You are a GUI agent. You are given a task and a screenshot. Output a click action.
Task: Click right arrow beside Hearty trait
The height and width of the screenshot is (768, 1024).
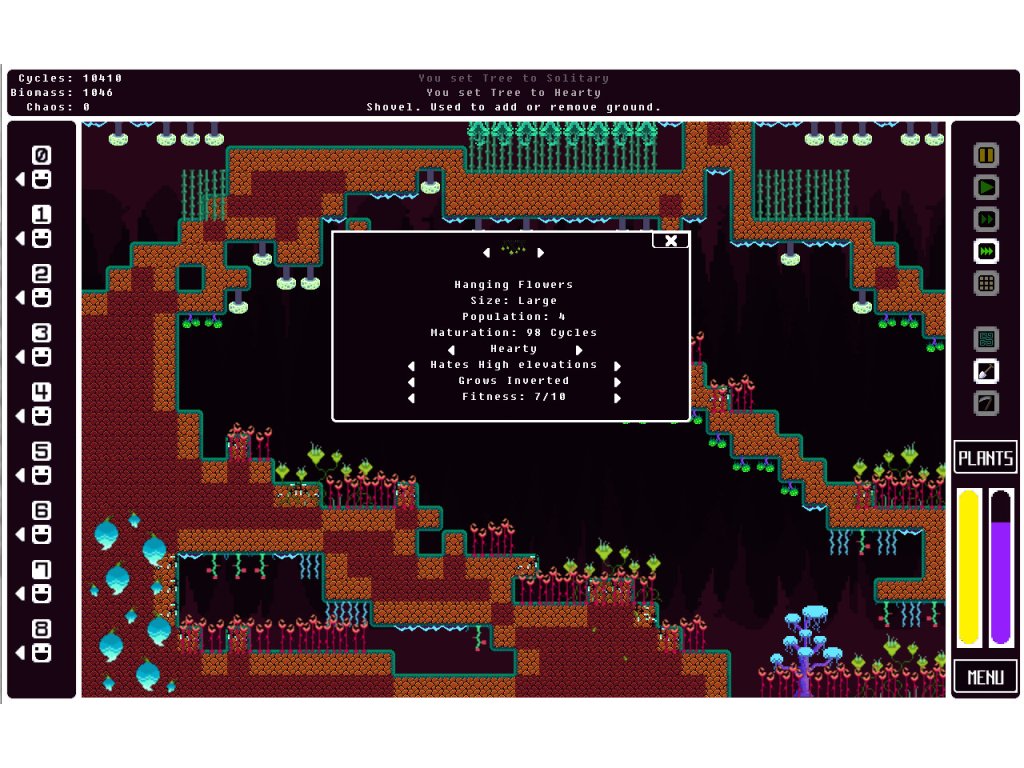pos(579,350)
